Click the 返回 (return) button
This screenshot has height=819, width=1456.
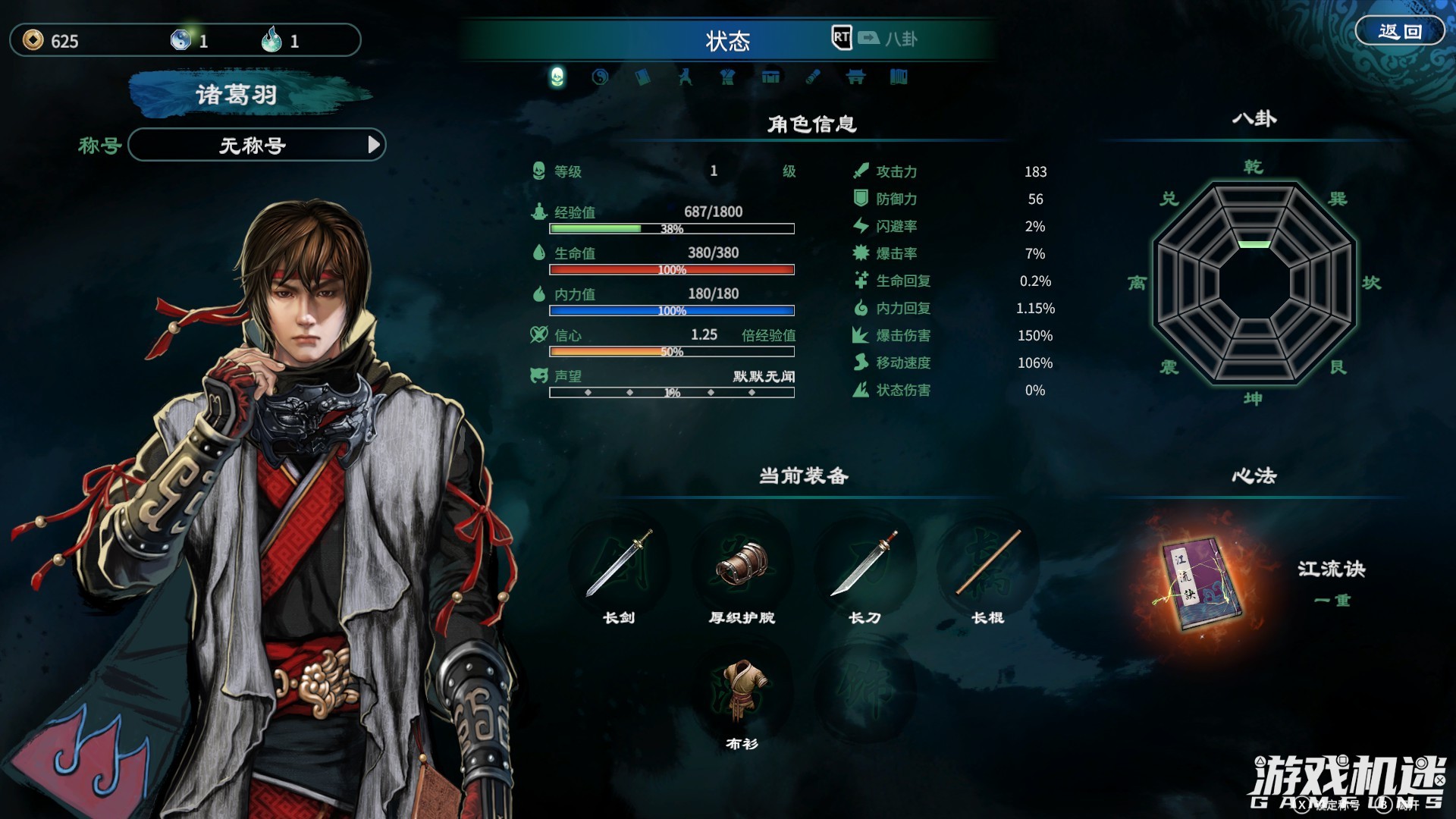[1399, 32]
